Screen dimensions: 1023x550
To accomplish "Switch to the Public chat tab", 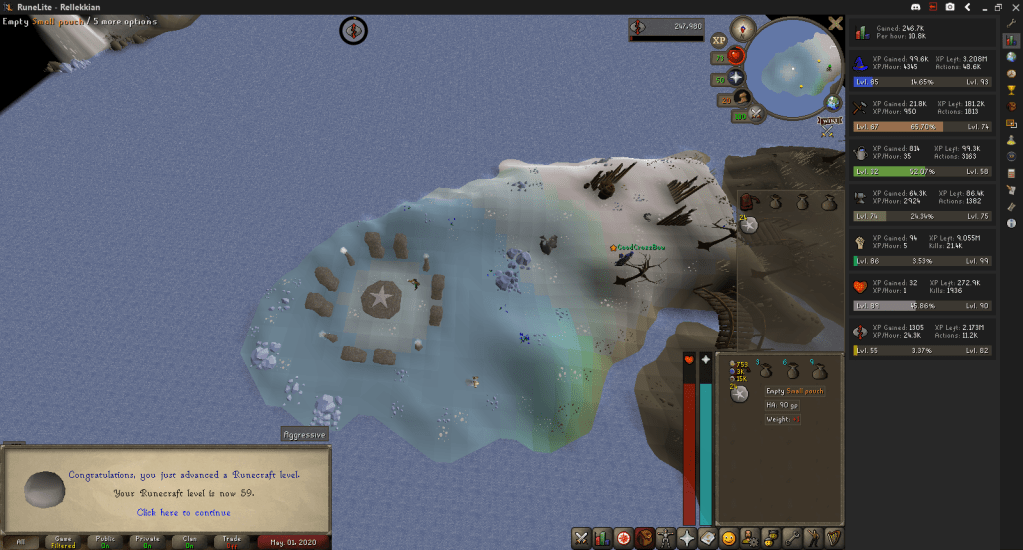I will coord(105,541).
